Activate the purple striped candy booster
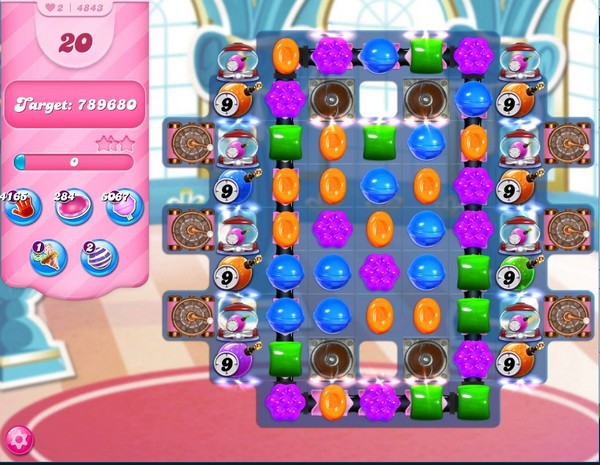600x465 pixels. [x=99, y=257]
